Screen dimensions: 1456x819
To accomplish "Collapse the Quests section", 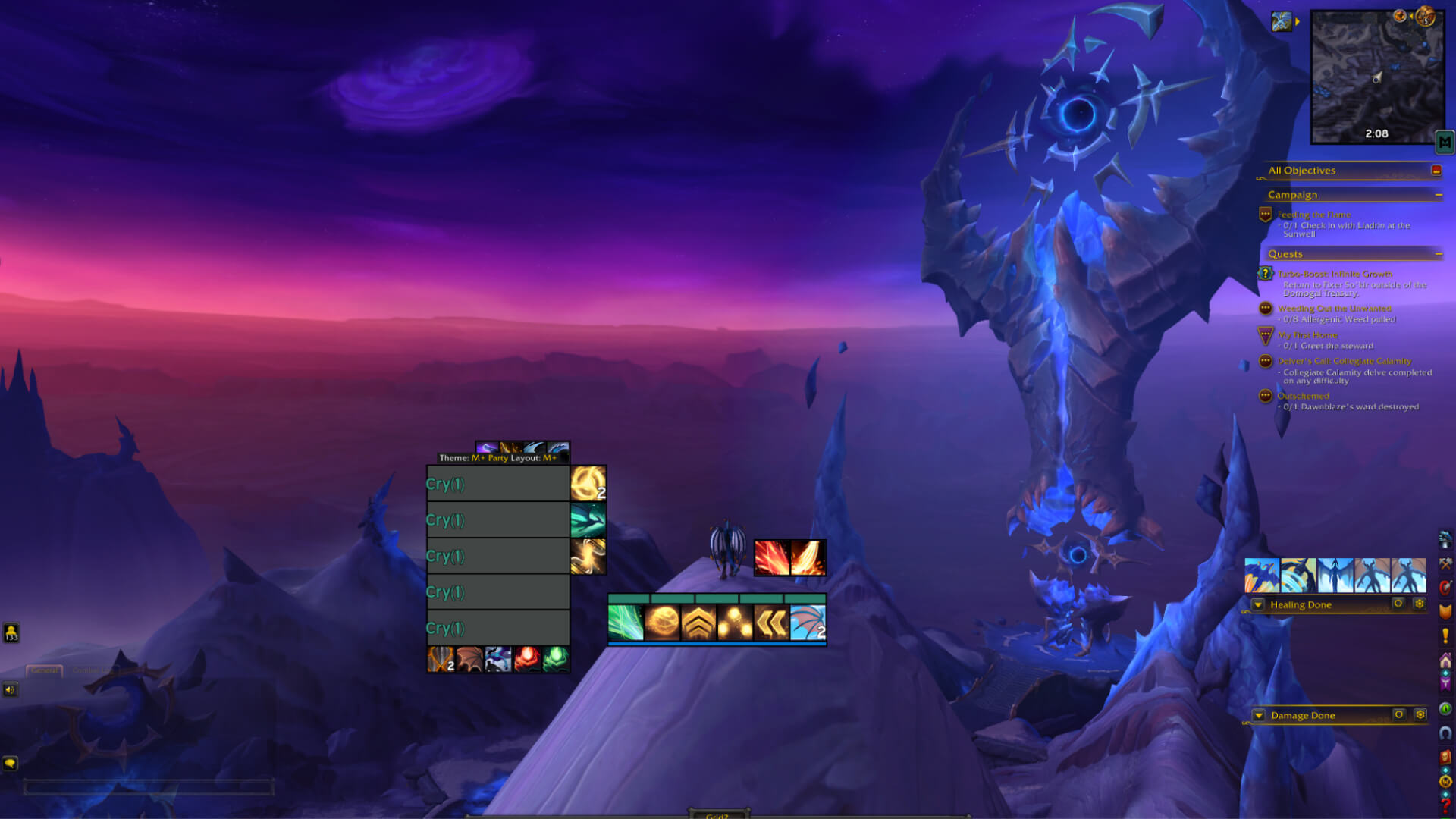I will [1440, 254].
